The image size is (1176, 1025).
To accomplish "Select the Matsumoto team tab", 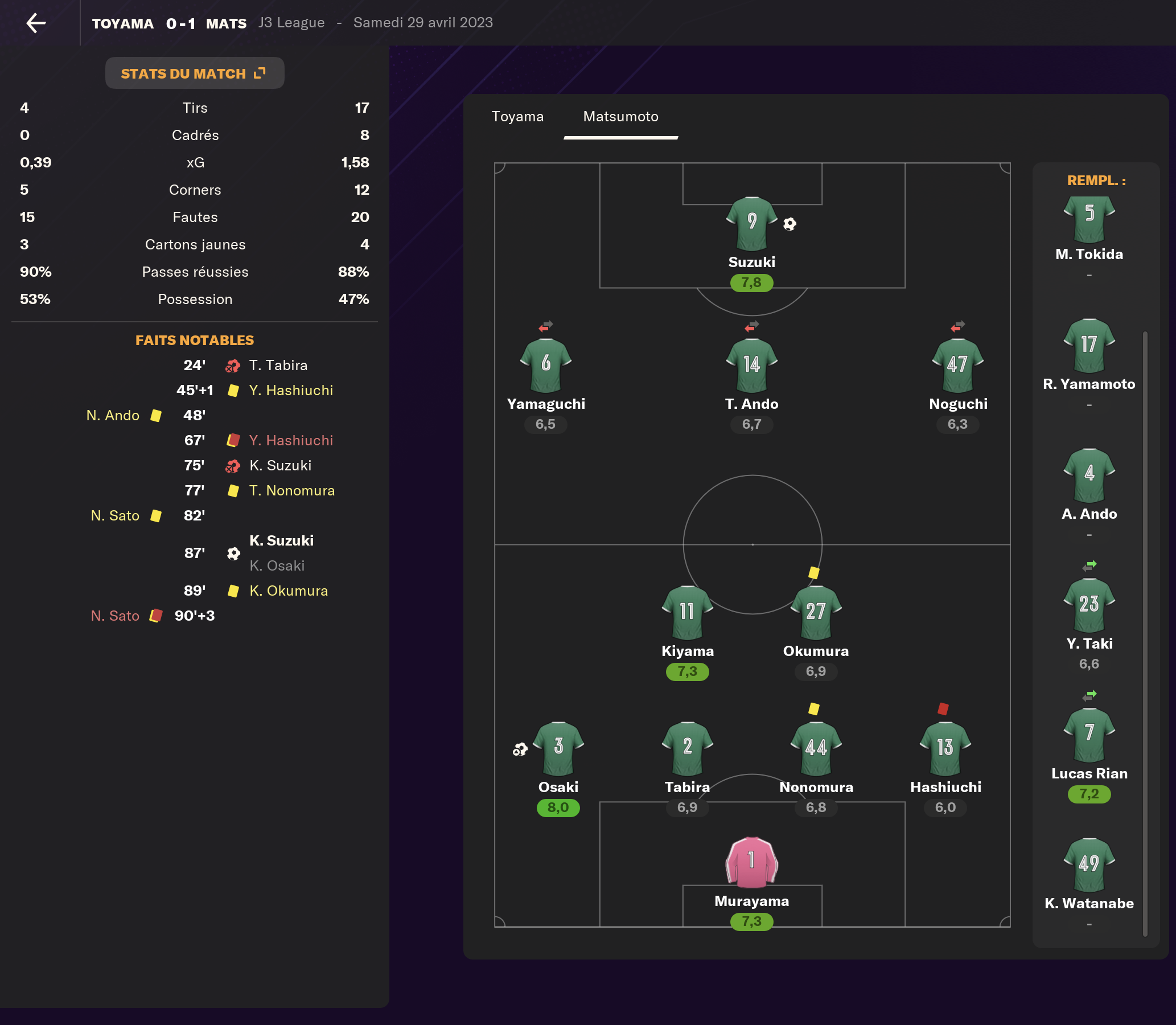I will point(620,117).
